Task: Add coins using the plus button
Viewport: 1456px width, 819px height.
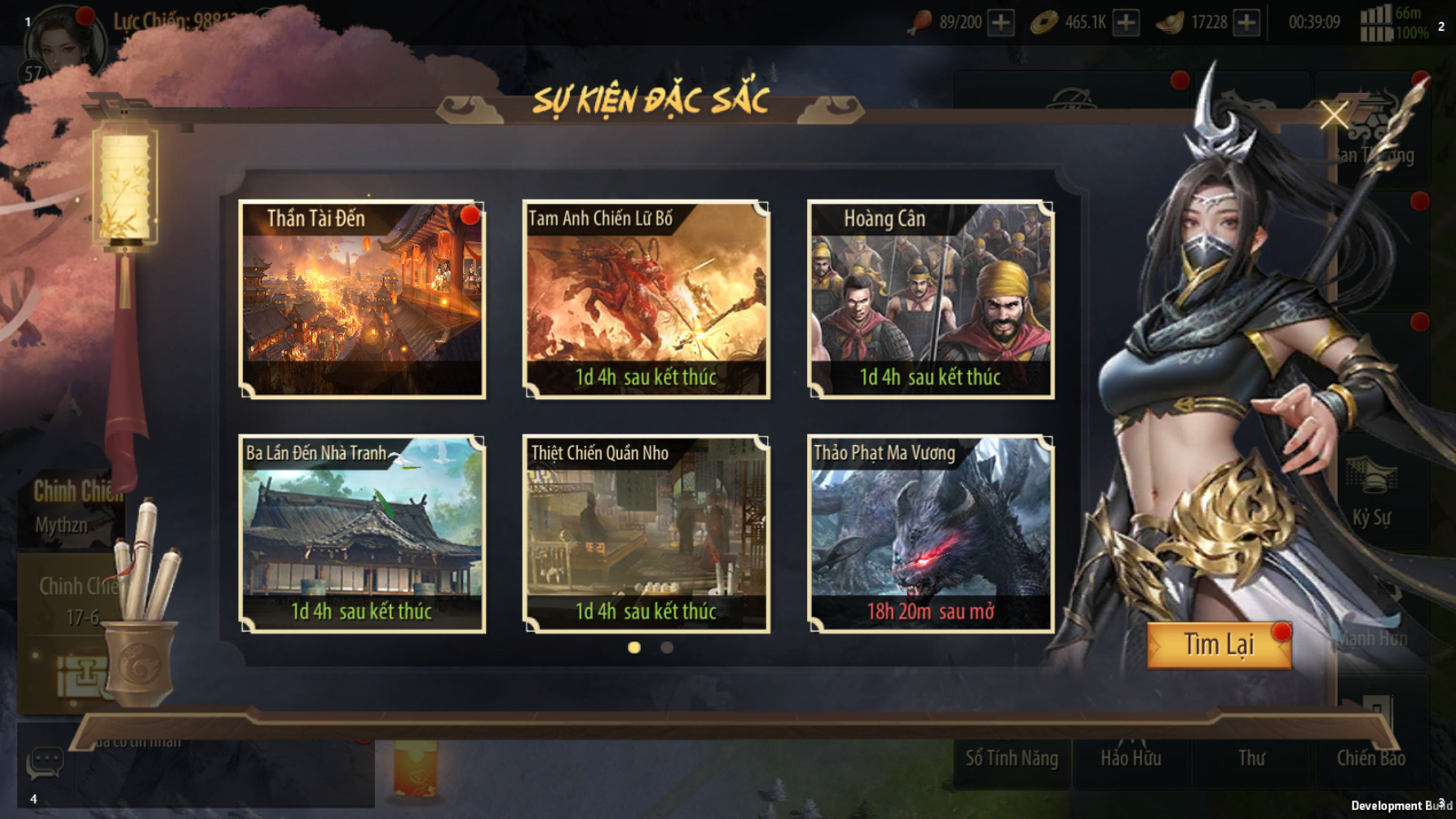Action: tap(1126, 23)
